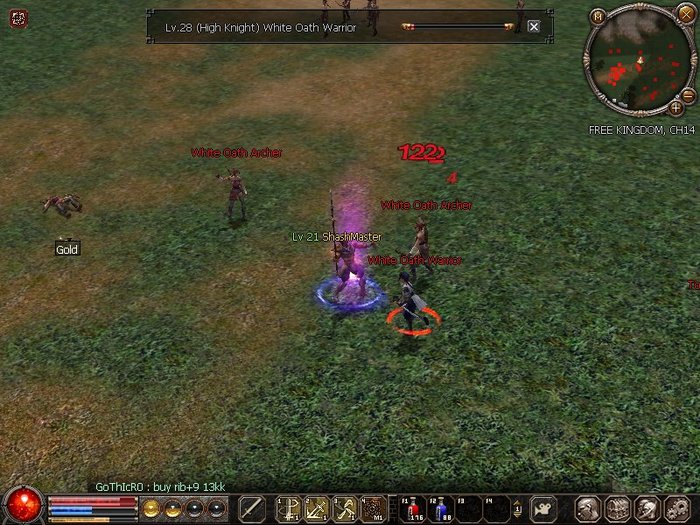Screen dimensions: 700x525
Task: Use the blue mana potion slot
Action: pyautogui.click(x=440, y=507)
